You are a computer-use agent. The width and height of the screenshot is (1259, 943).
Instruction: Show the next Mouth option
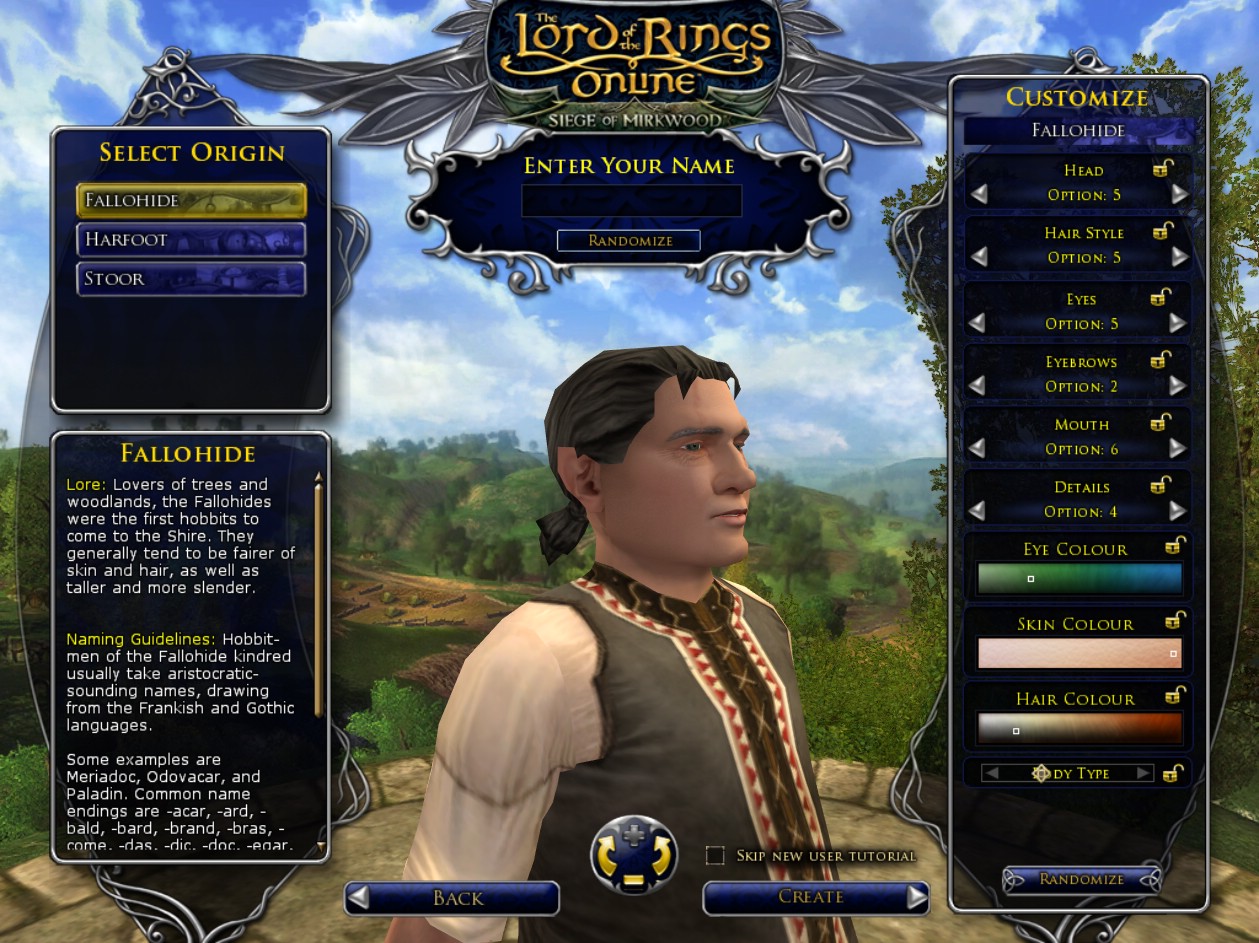[1177, 449]
